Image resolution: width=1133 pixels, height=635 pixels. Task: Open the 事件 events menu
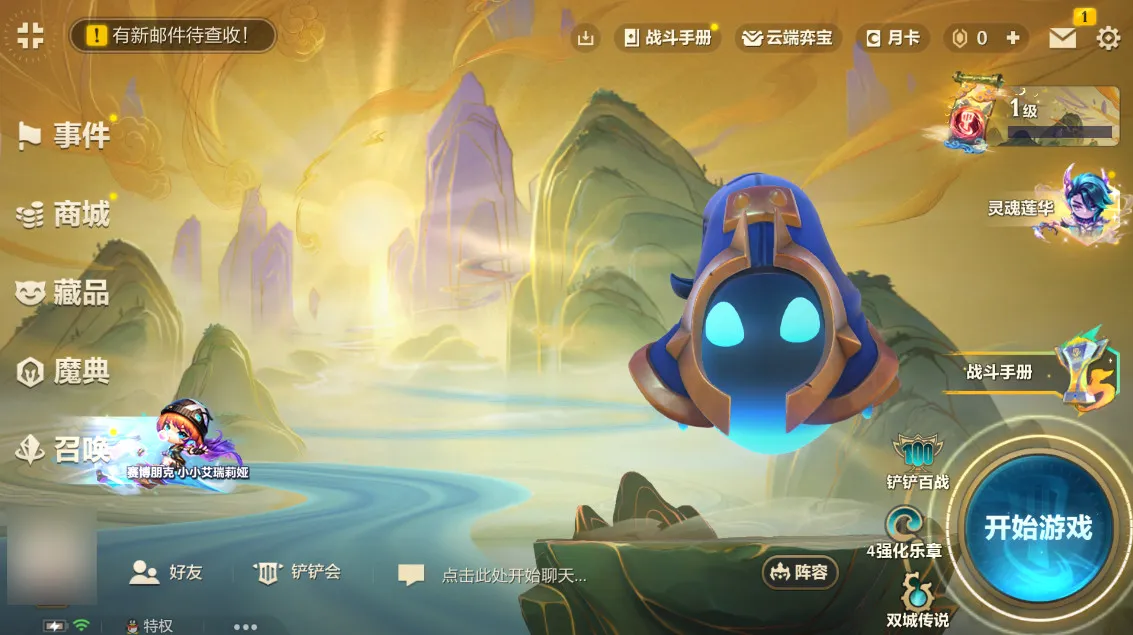[65, 135]
